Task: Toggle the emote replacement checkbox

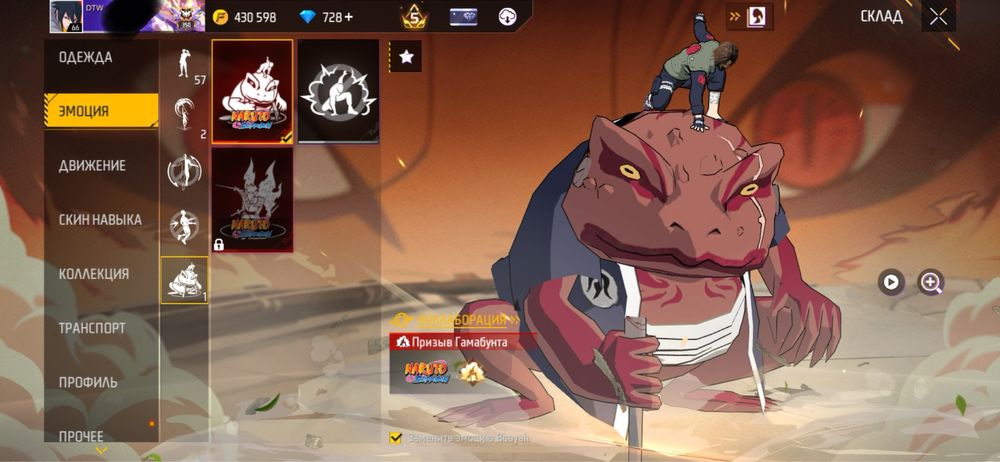Action: point(396,438)
